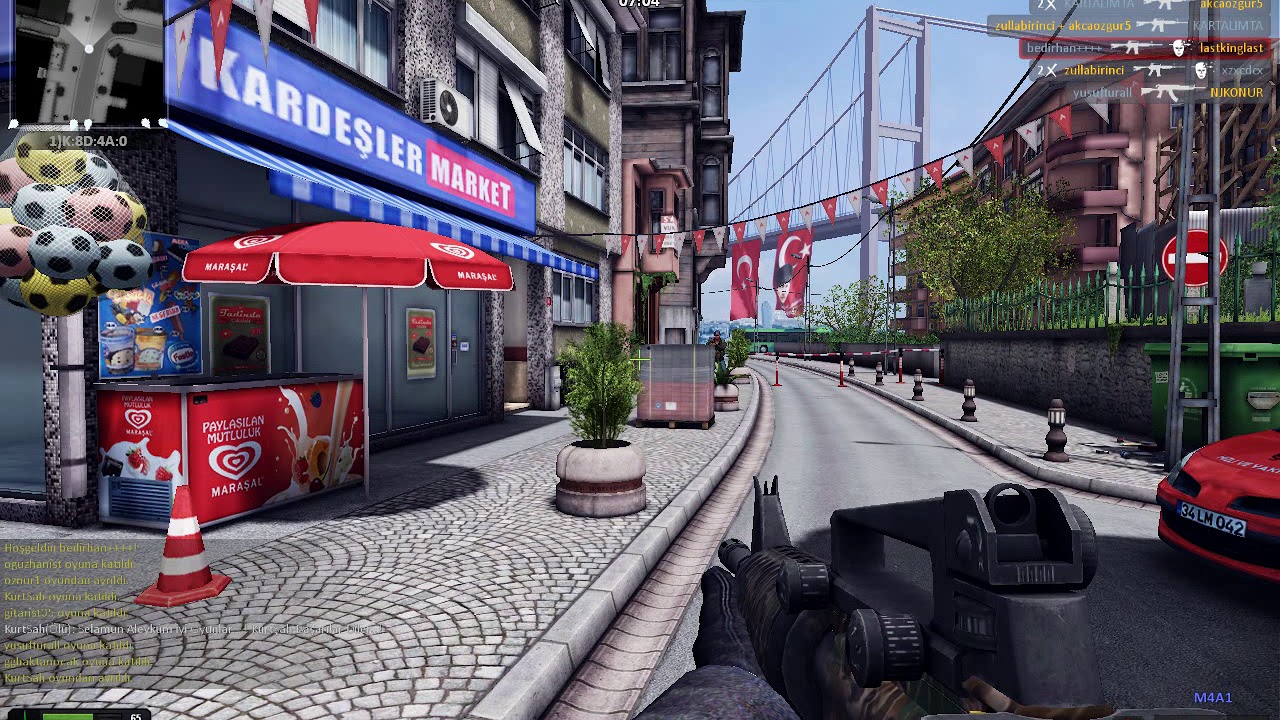Select the M4A1 weapon label
Viewport: 1280px width, 720px height.
click(x=1212, y=698)
